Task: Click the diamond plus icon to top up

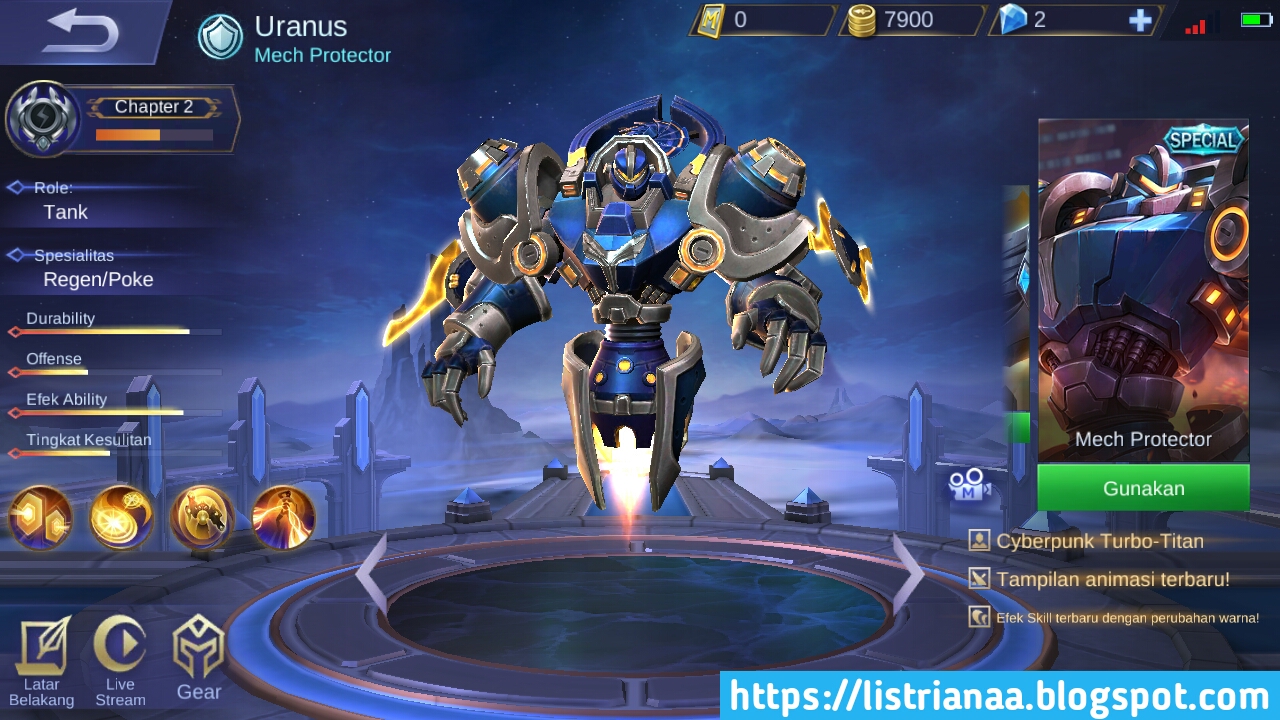Action: point(1139,19)
